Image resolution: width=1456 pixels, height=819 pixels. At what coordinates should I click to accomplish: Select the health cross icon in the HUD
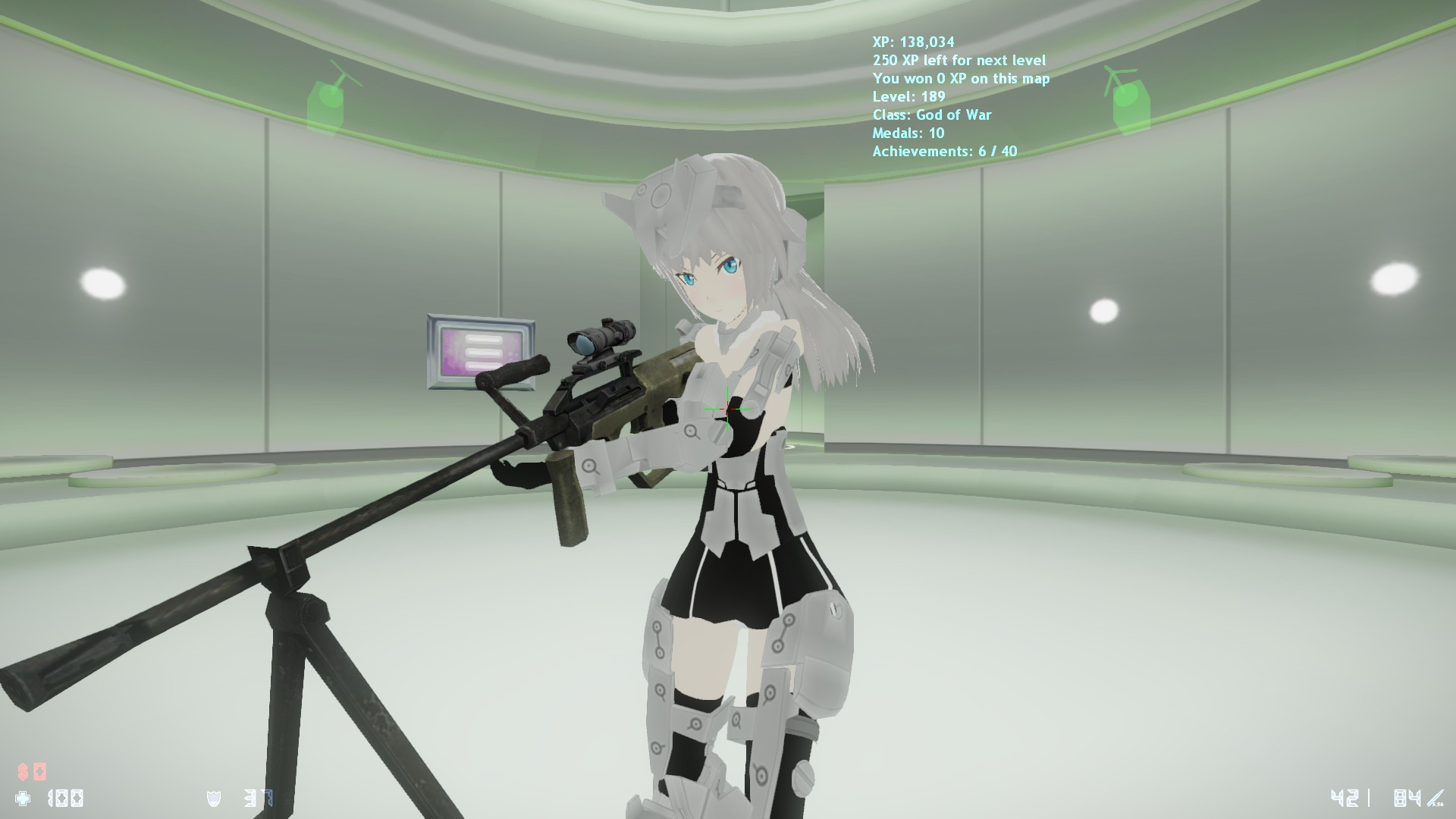(21, 797)
